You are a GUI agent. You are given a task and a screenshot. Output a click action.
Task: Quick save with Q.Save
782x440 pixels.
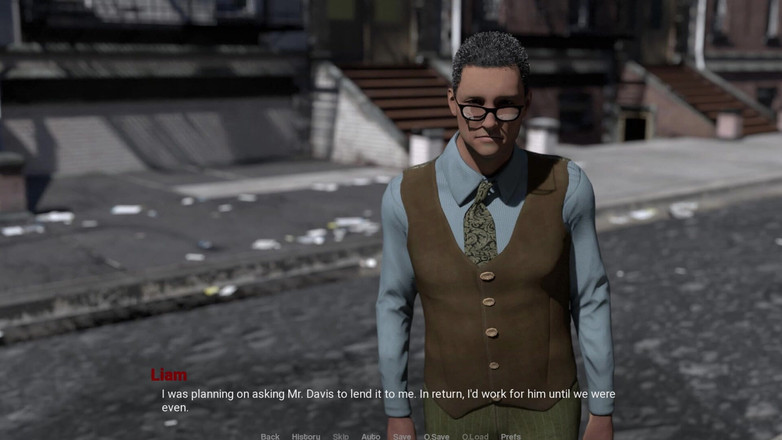(x=436, y=436)
